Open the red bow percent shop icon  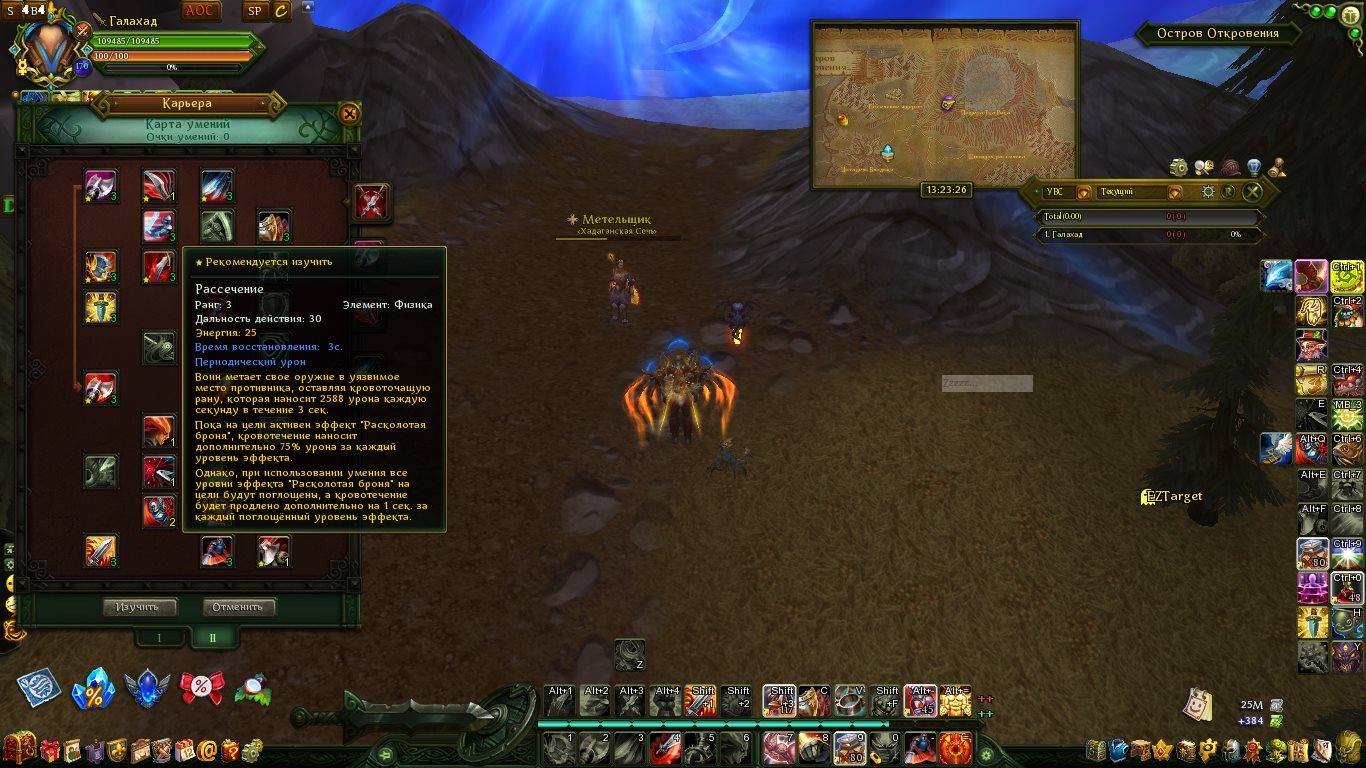(x=201, y=687)
